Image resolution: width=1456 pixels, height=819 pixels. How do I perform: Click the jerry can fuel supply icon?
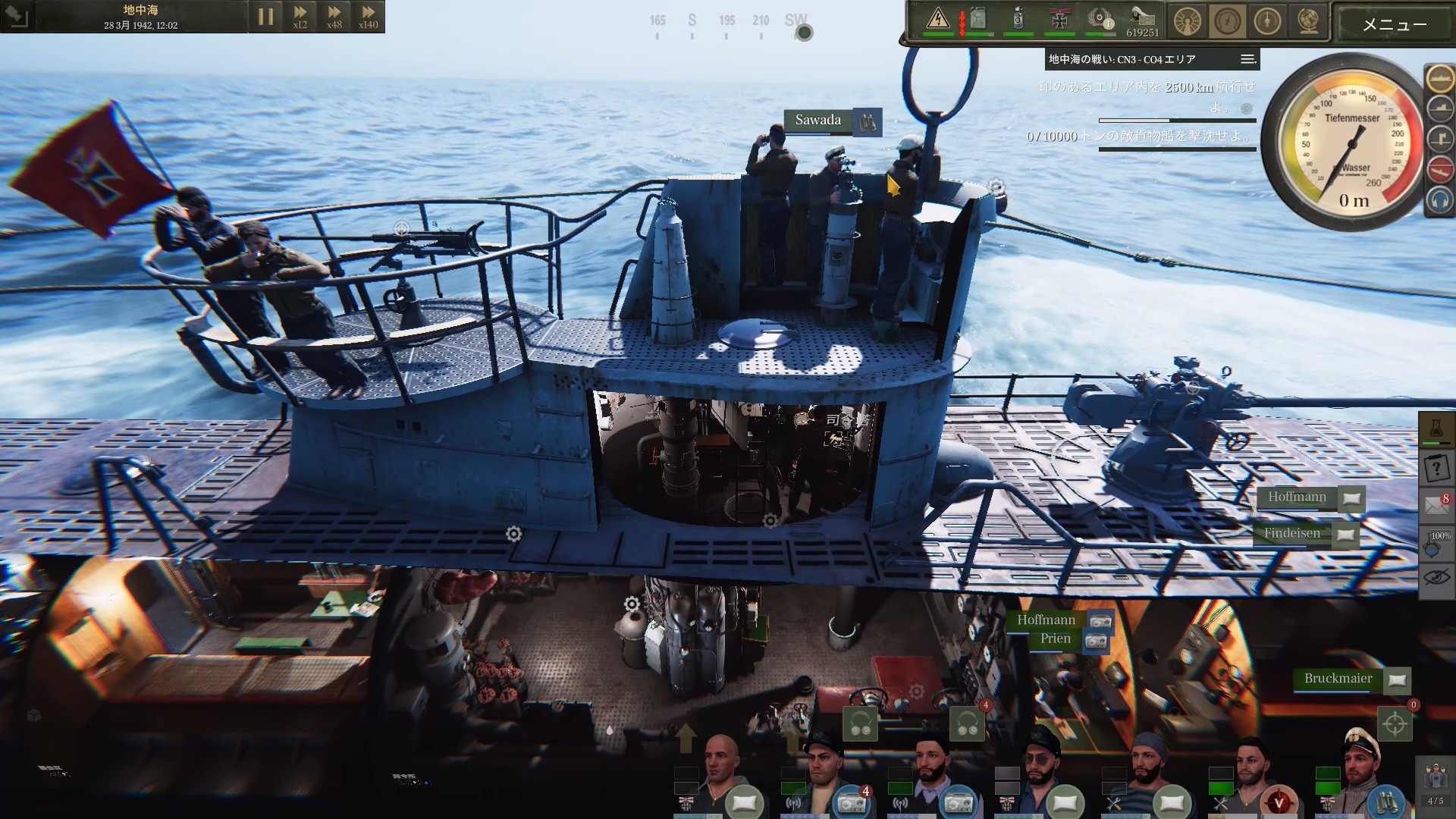(x=977, y=19)
